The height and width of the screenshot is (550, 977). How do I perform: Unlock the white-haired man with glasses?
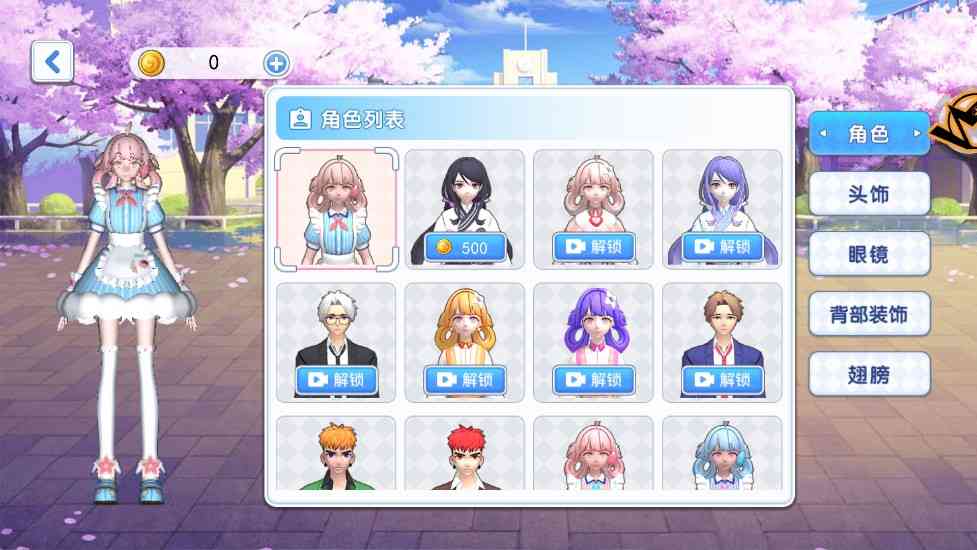(x=336, y=380)
